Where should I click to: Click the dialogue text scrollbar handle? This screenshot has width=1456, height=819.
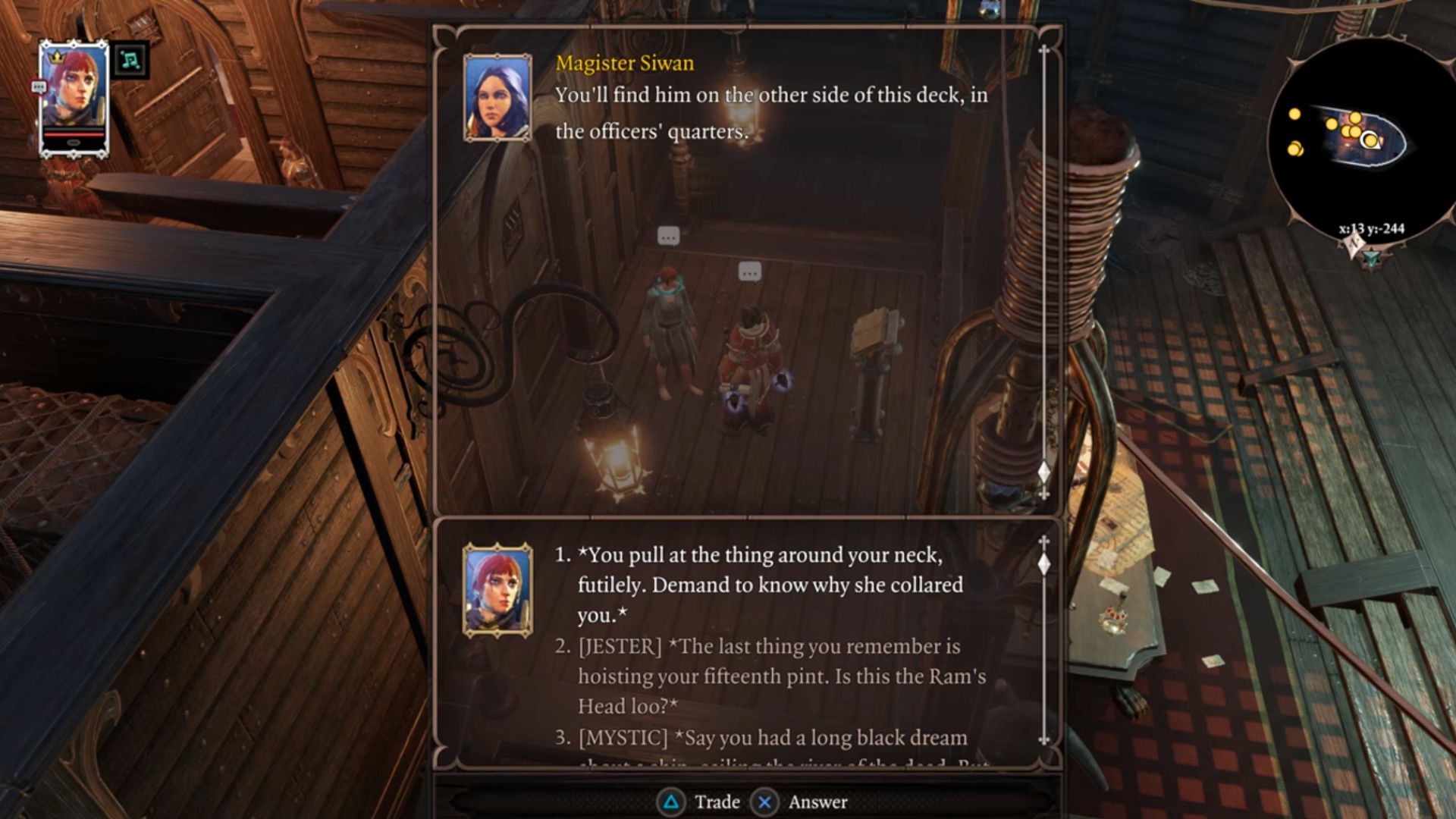[x=1044, y=472]
